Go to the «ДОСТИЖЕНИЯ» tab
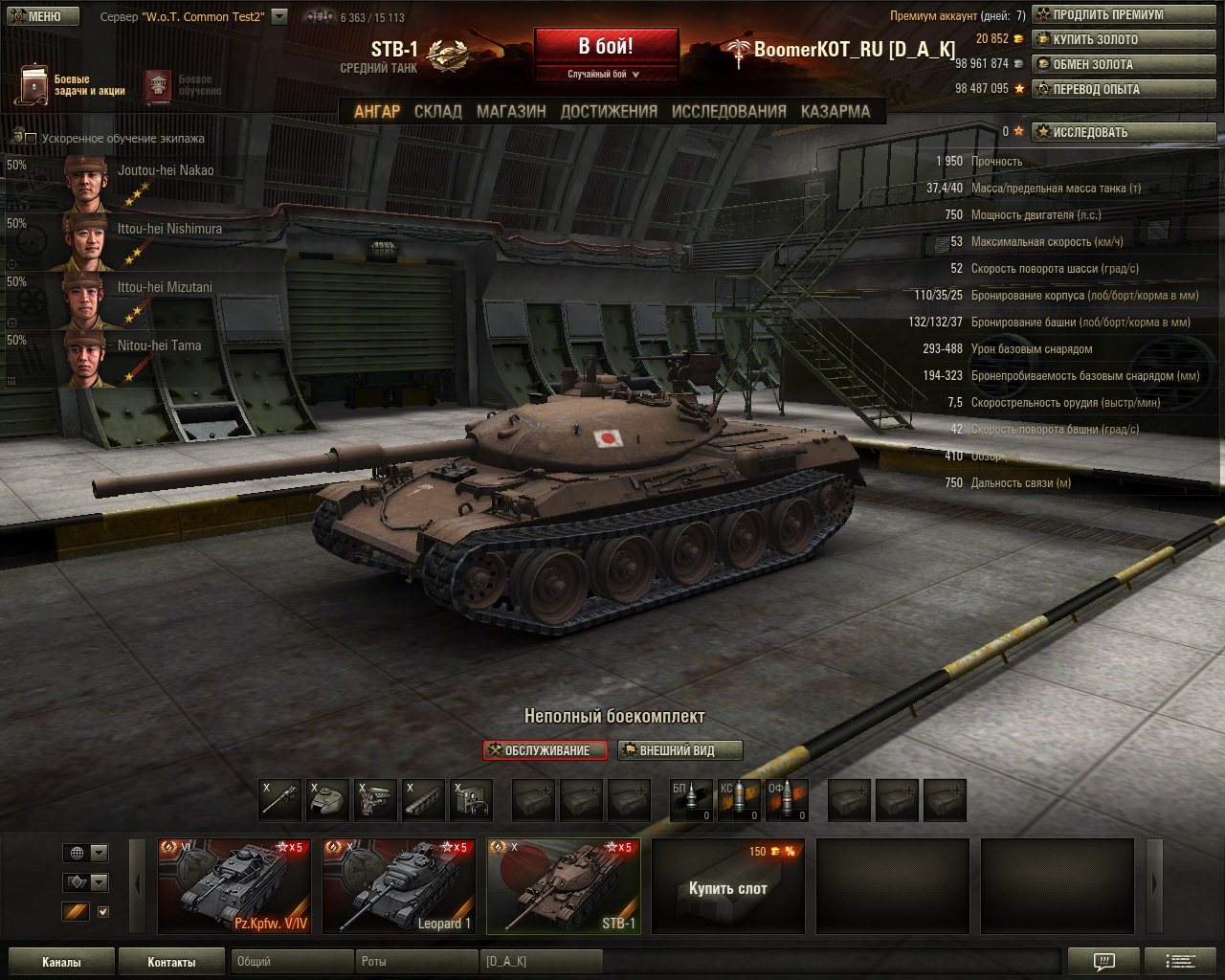1225x980 pixels. pyautogui.click(x=609, y=111)
